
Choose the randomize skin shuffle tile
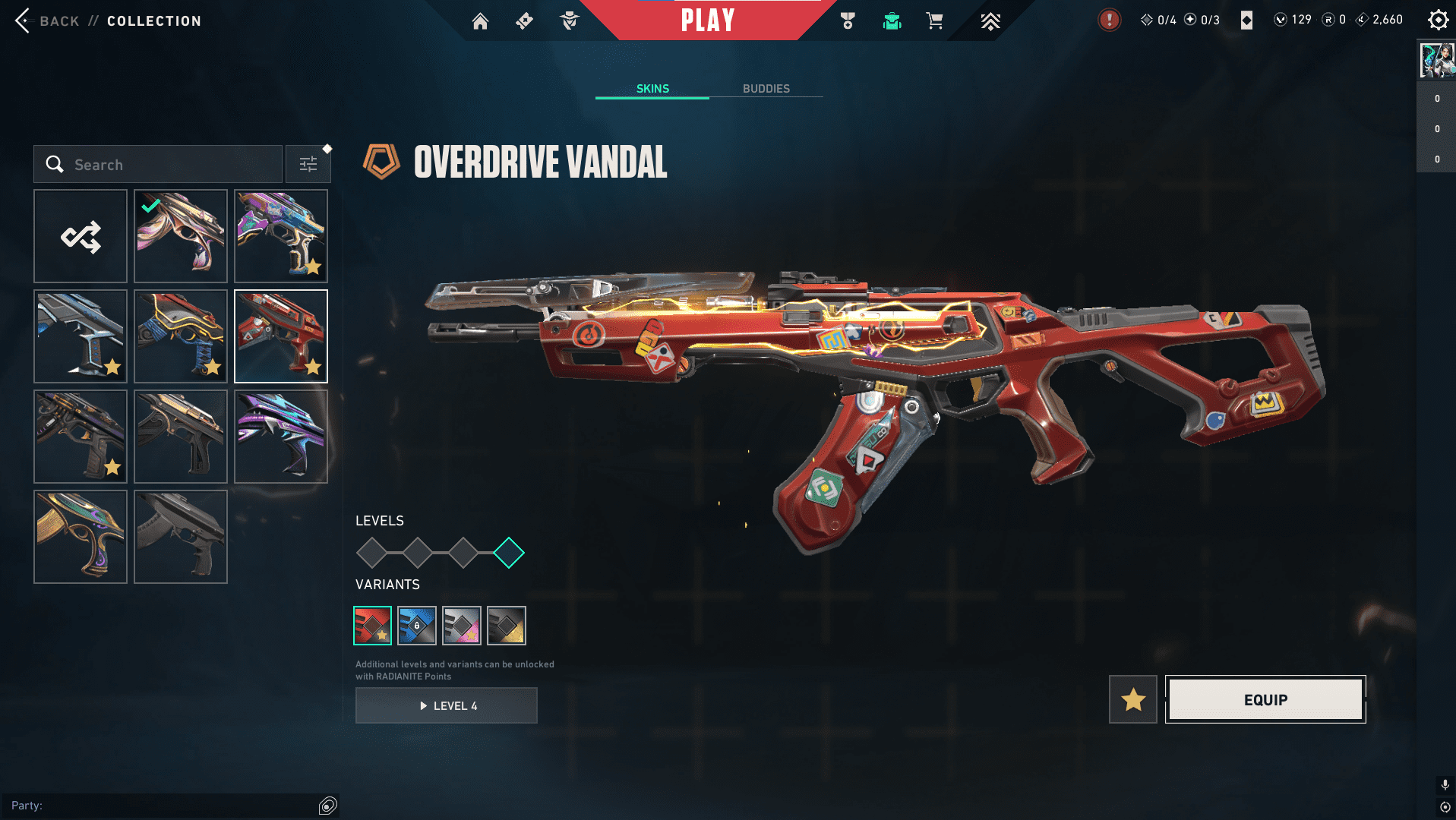click(81, 236)
